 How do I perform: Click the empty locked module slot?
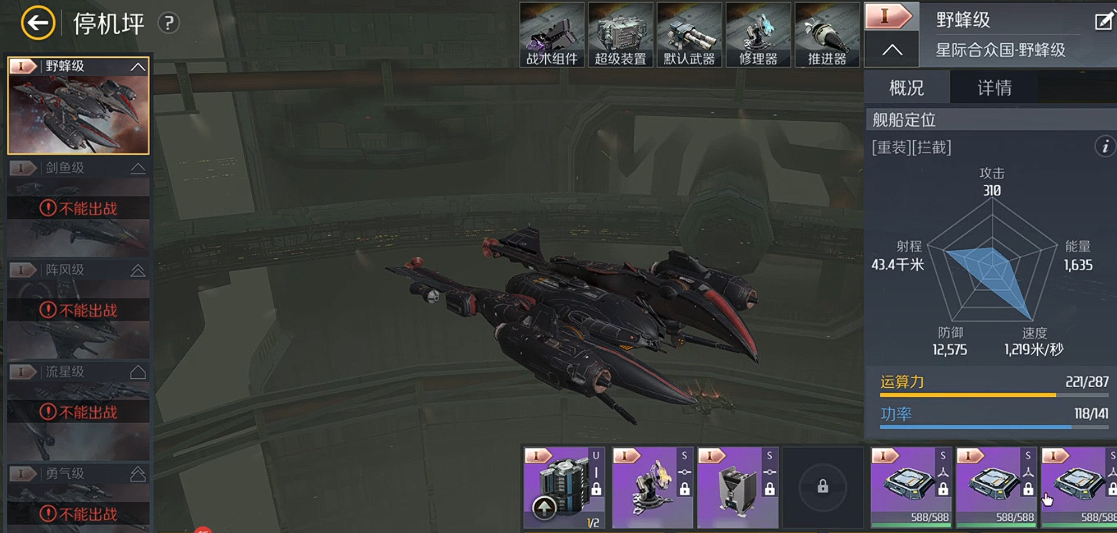(822, 487)
